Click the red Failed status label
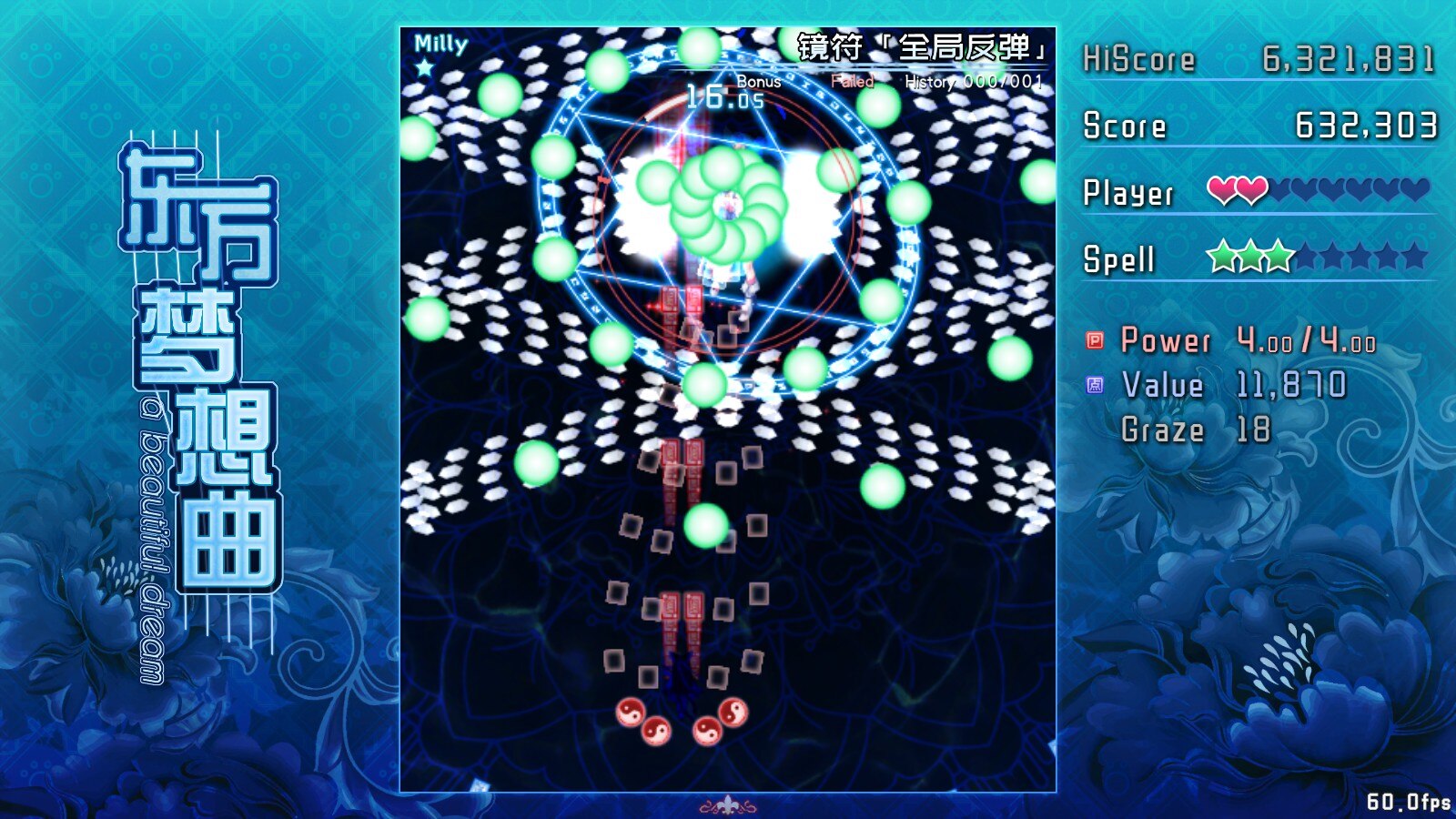Viewport: 1456px width, 819px height. 854,81
